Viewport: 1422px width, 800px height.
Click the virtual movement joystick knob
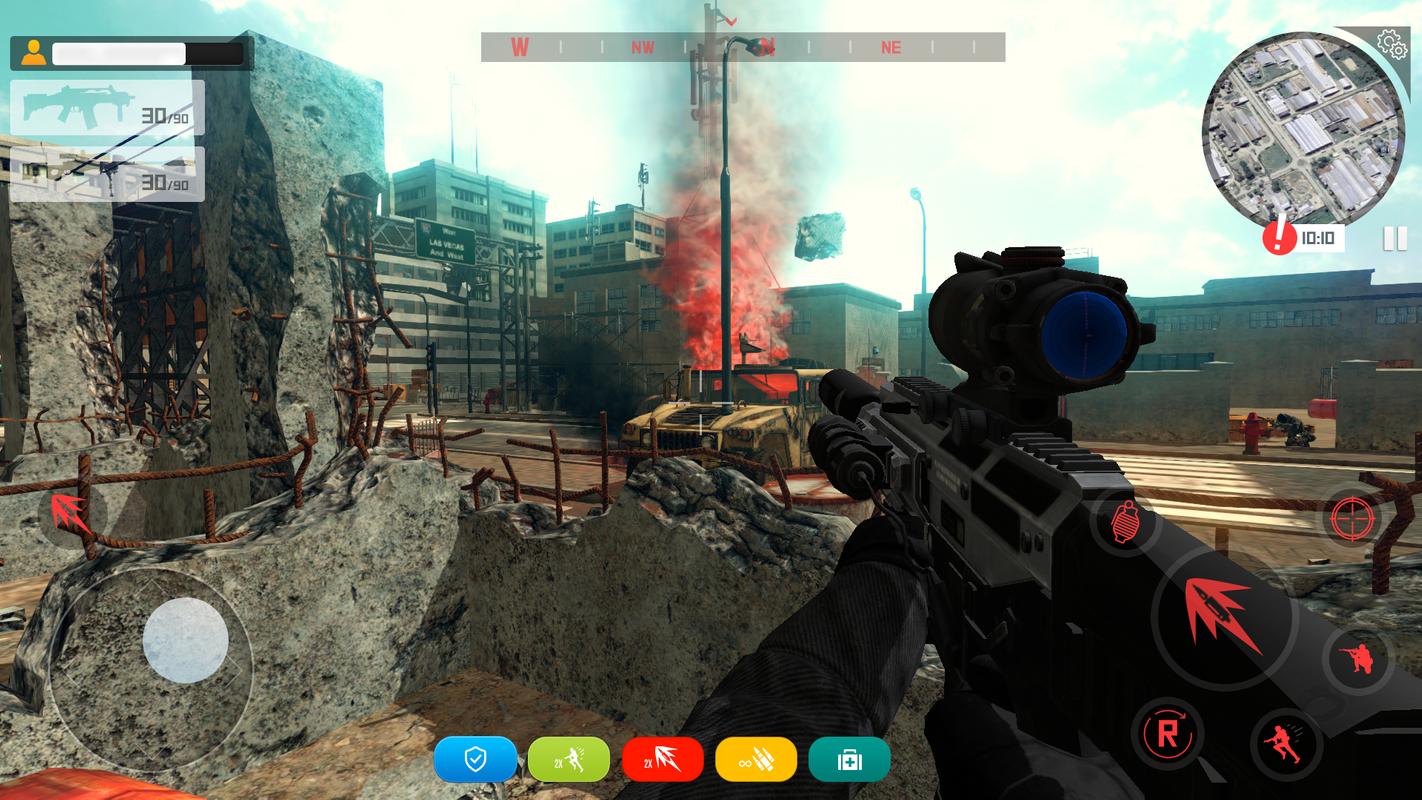(186, 640)
